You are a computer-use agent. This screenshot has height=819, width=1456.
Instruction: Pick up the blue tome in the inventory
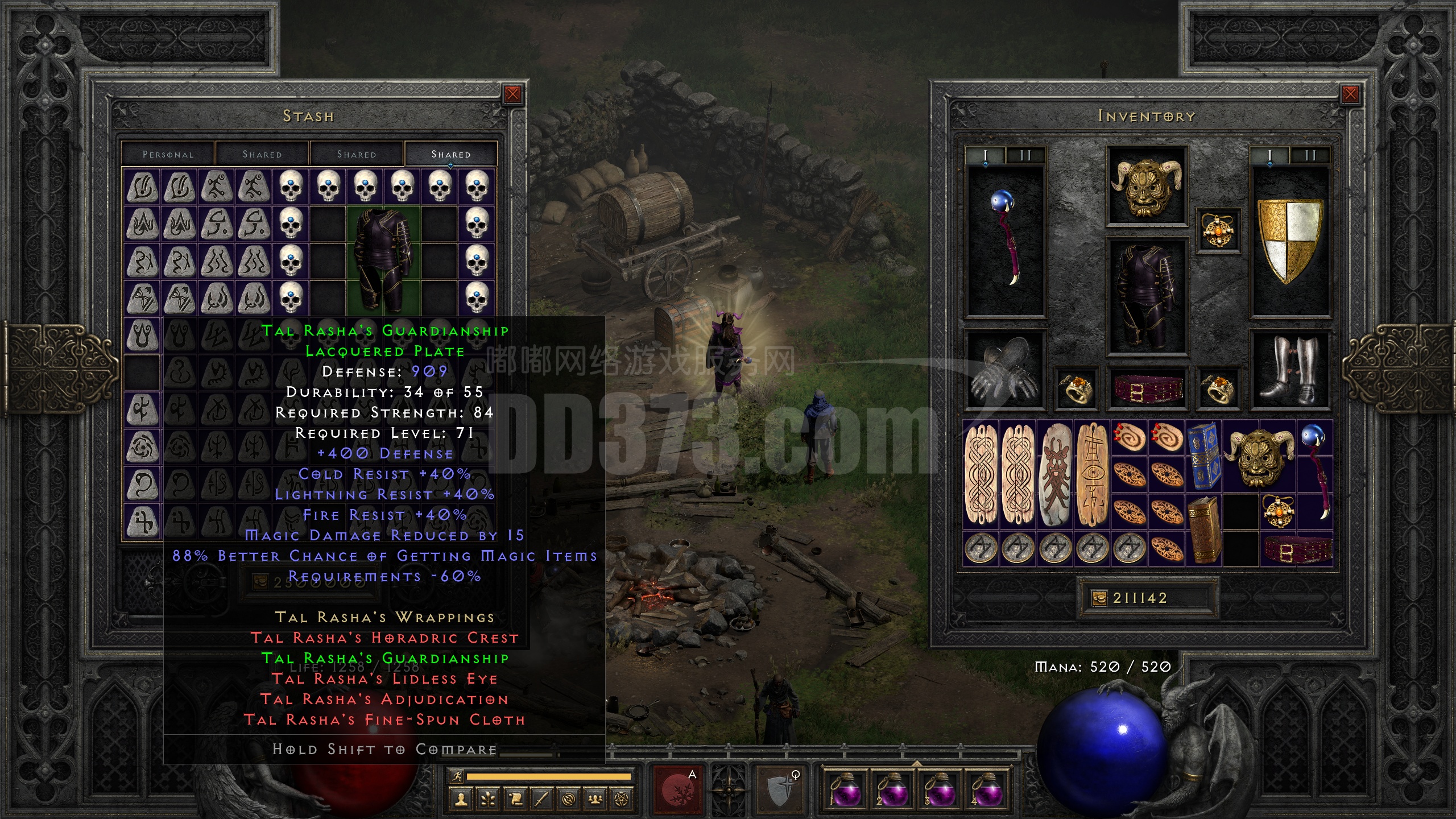coord(1203,456)
